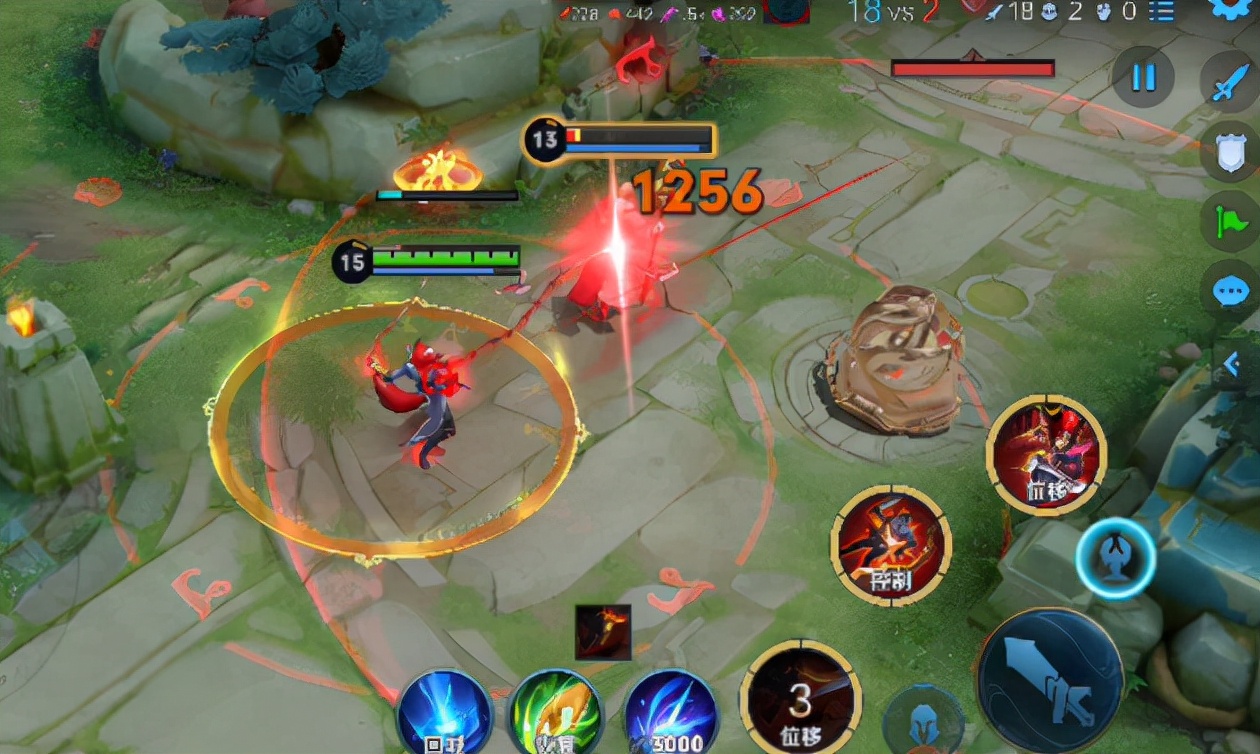Use the green 恢复 heal ability
This screenshot has width=1260, height=754.
click(x=556, y=714)
